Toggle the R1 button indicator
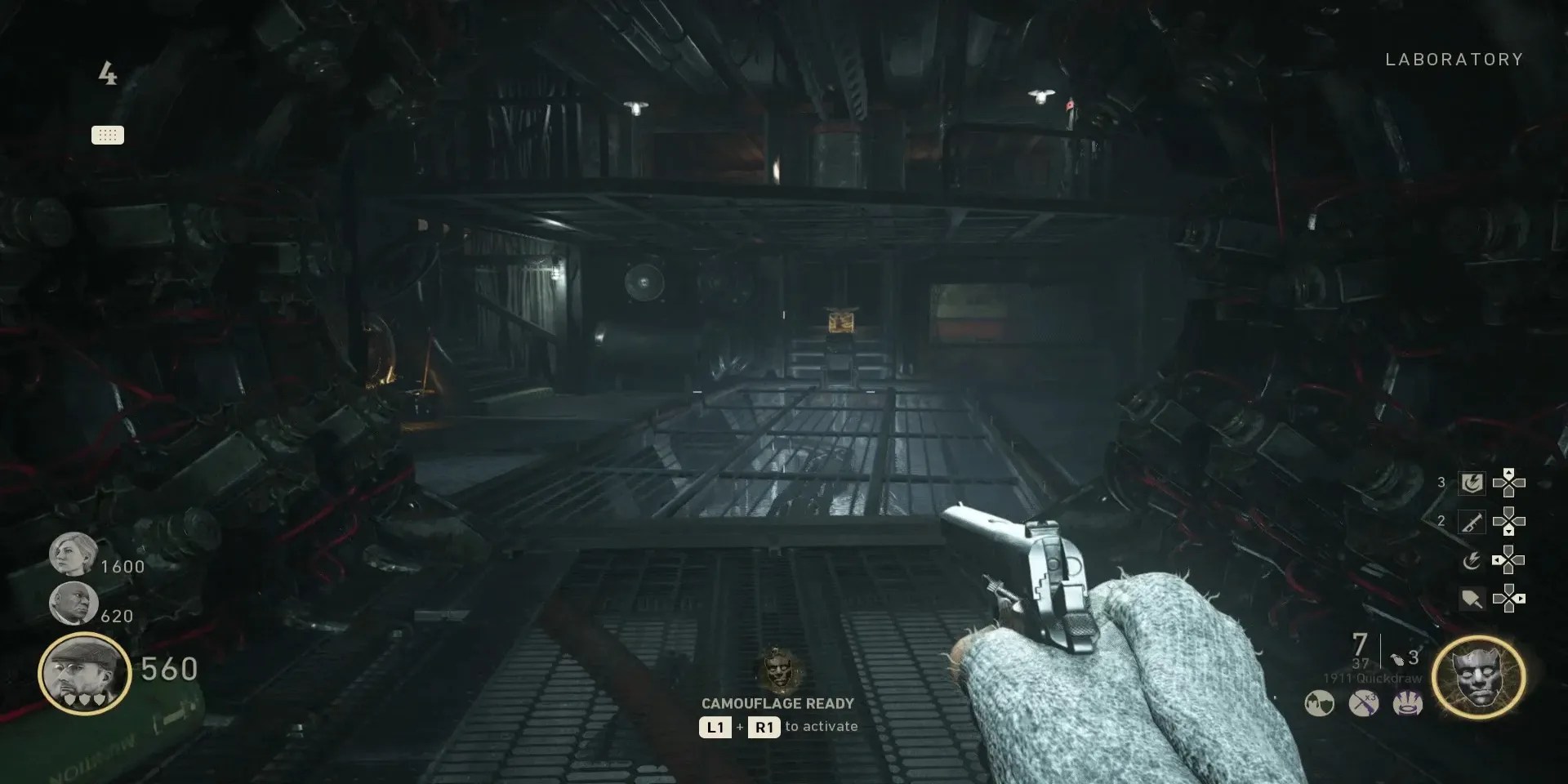 point(763,727)
